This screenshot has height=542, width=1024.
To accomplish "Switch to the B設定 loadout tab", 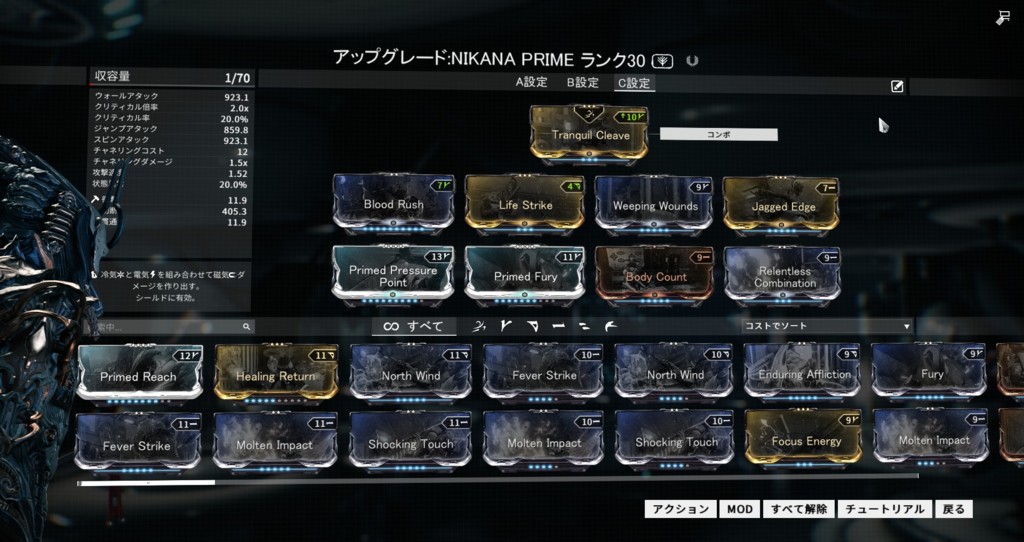I will coord(582,83).
